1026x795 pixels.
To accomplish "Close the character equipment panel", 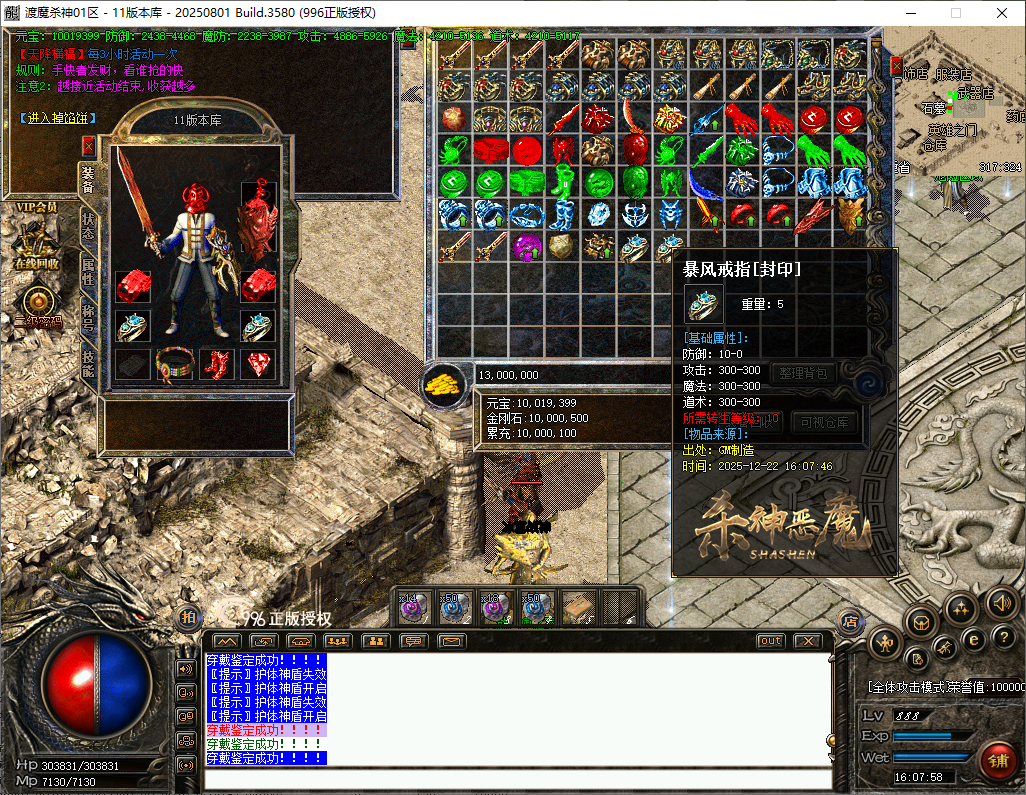I will coord(88,145).
